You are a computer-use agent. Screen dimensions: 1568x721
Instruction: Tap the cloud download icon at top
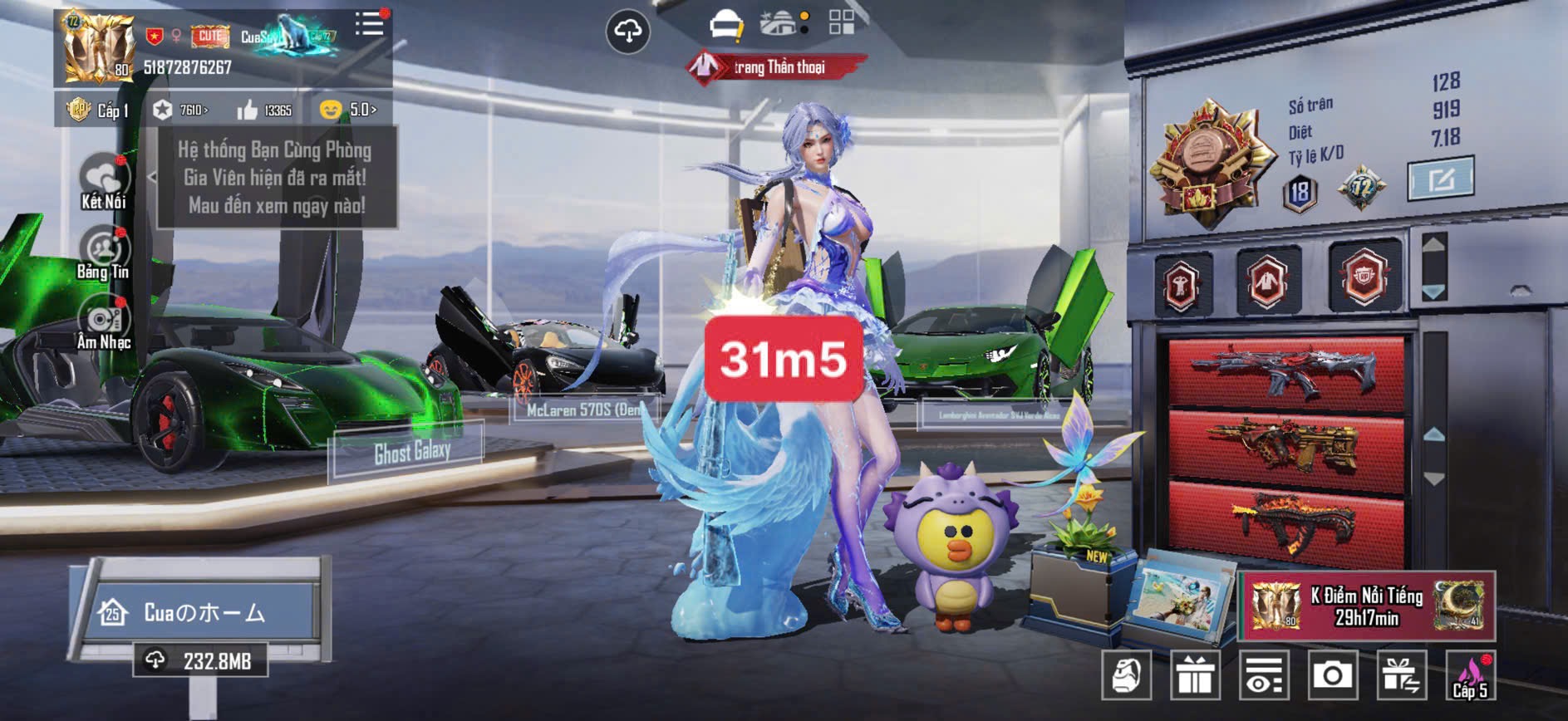[627, 32]
